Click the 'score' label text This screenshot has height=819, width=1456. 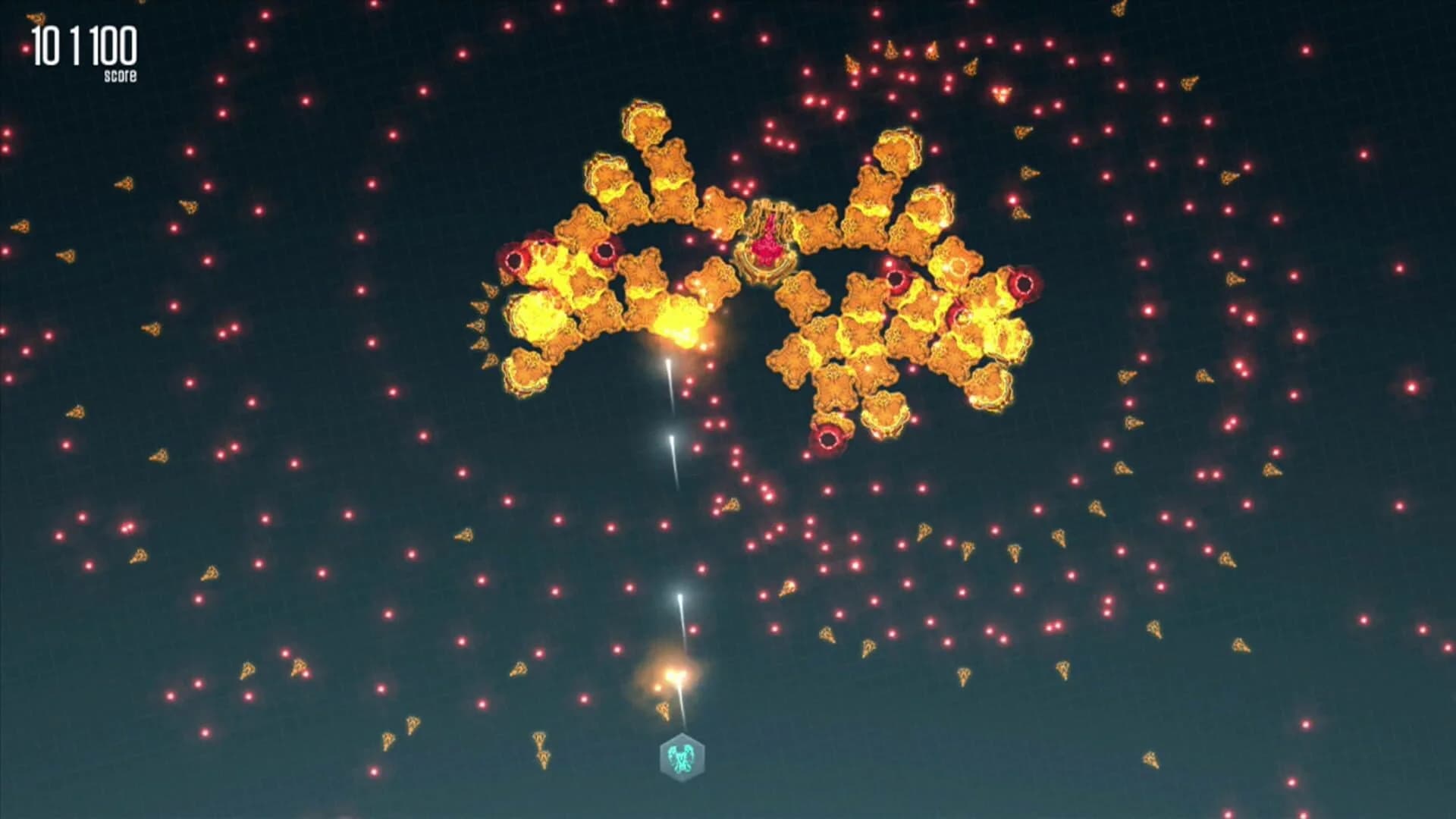pos(121,74)
